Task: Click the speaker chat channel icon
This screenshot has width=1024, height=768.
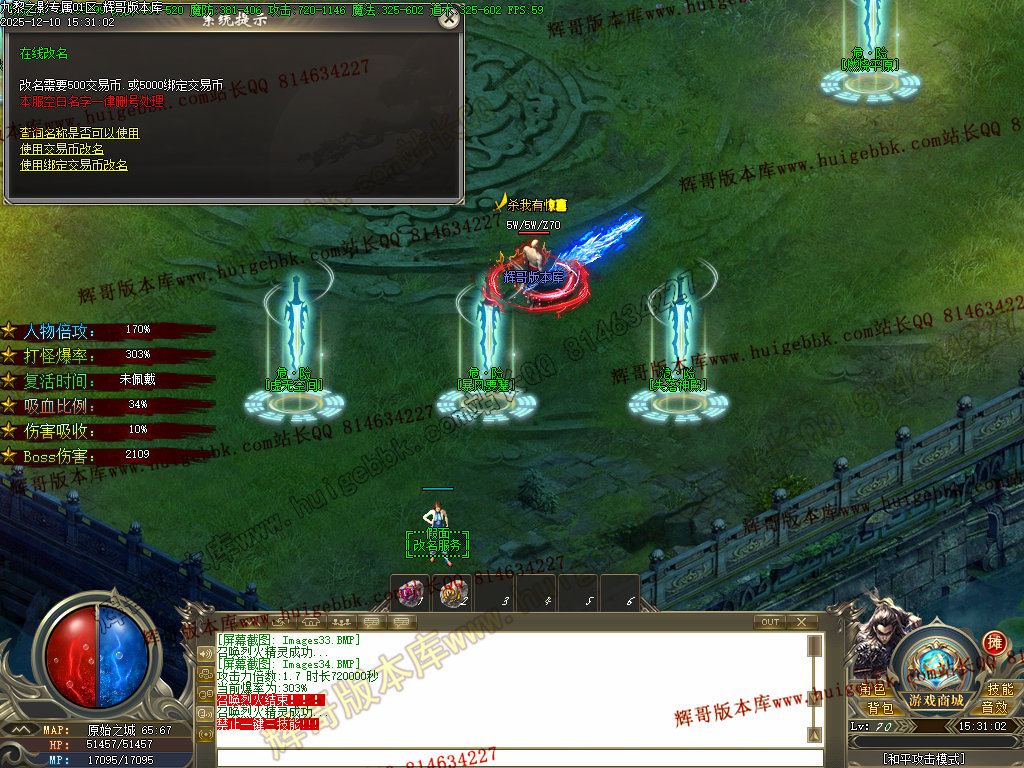Action: [205, 654]
